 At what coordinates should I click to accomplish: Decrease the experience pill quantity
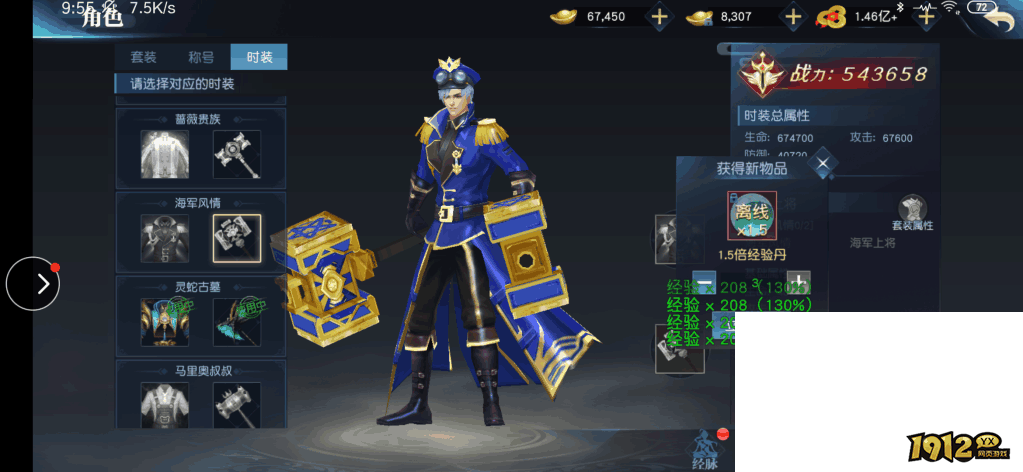[x=704, y=282]
